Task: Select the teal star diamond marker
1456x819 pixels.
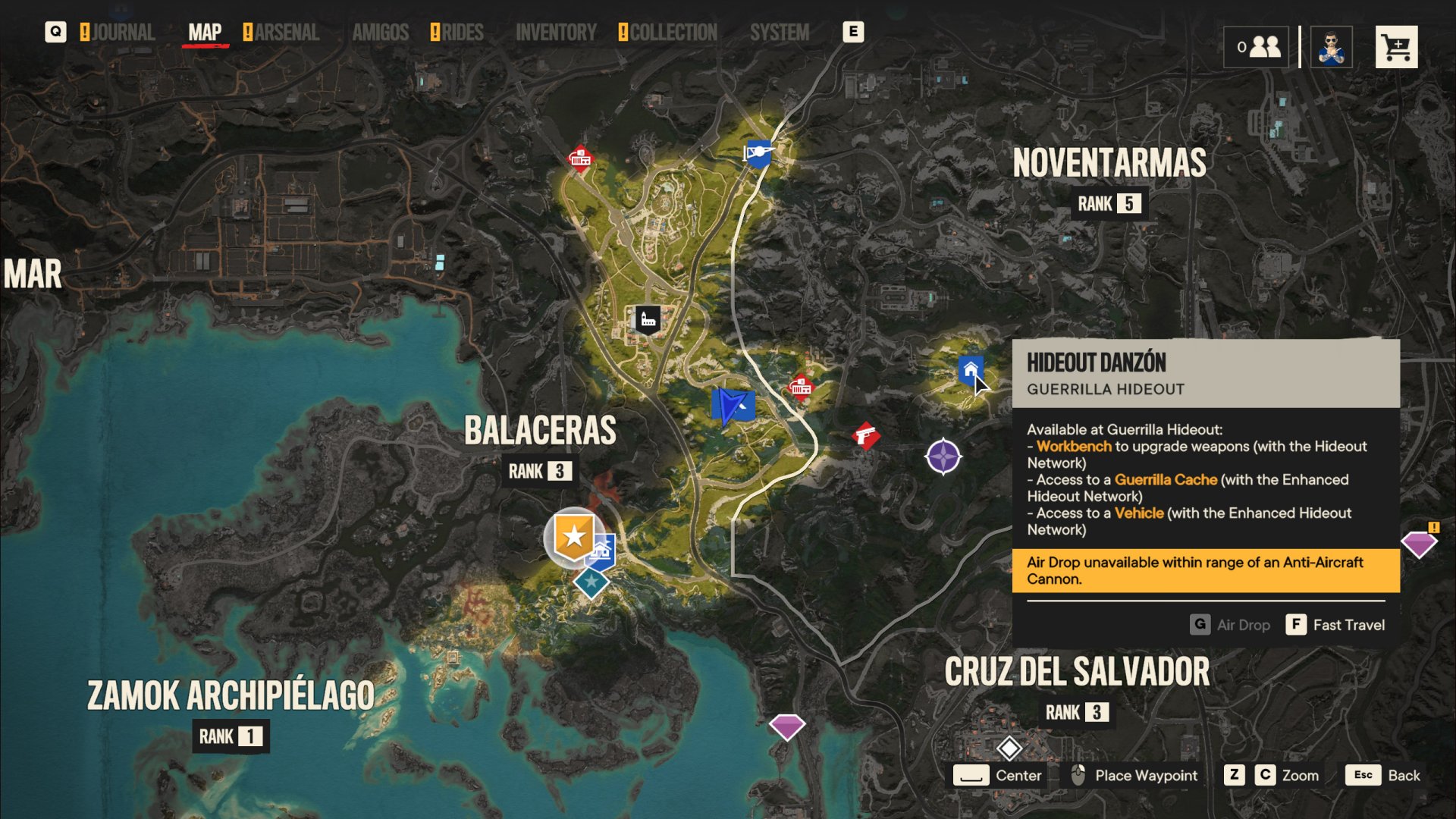Action: coord(591,582)
